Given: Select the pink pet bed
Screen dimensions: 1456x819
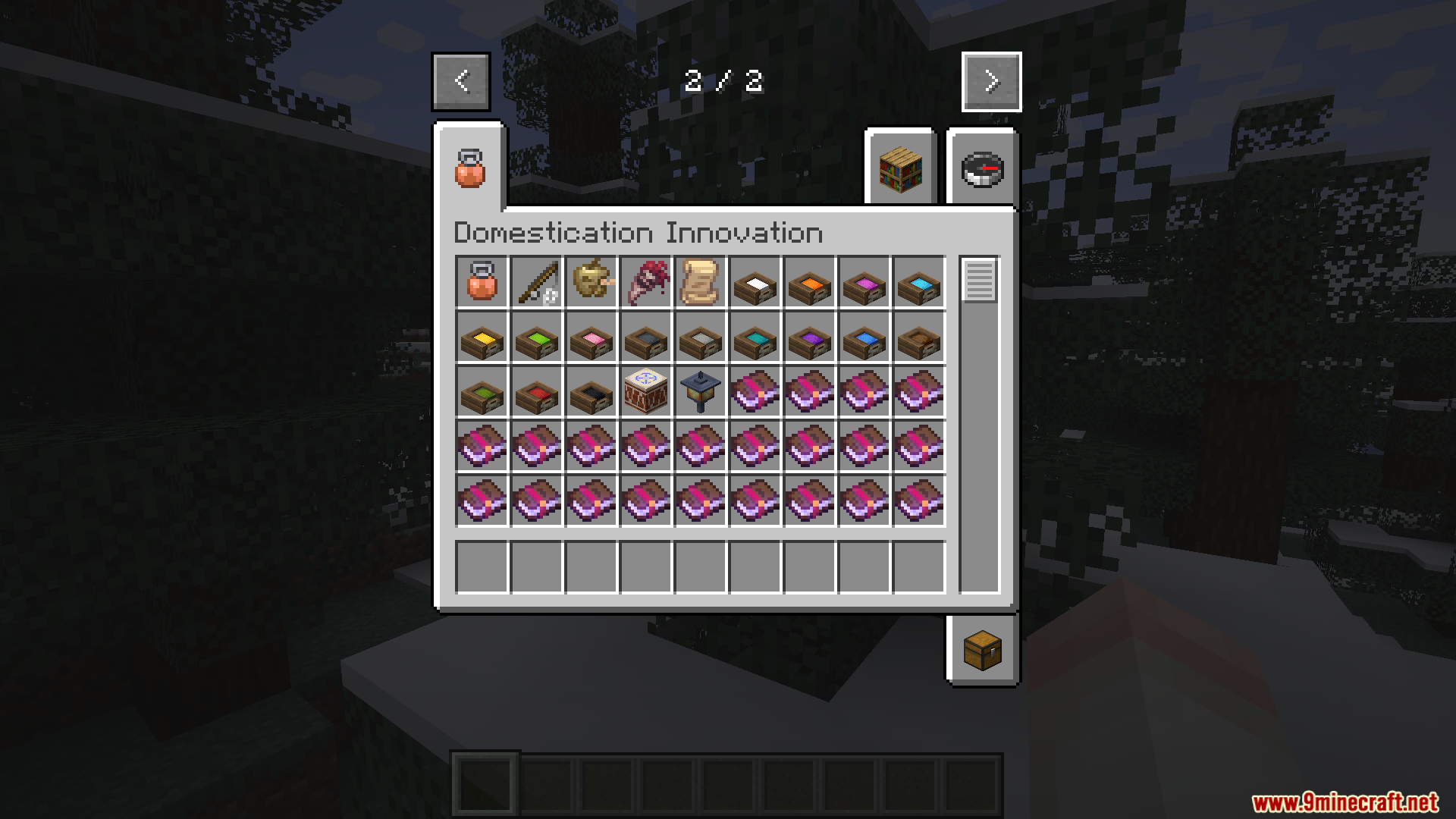Looking at the screenshot, I should click(591, 339).
